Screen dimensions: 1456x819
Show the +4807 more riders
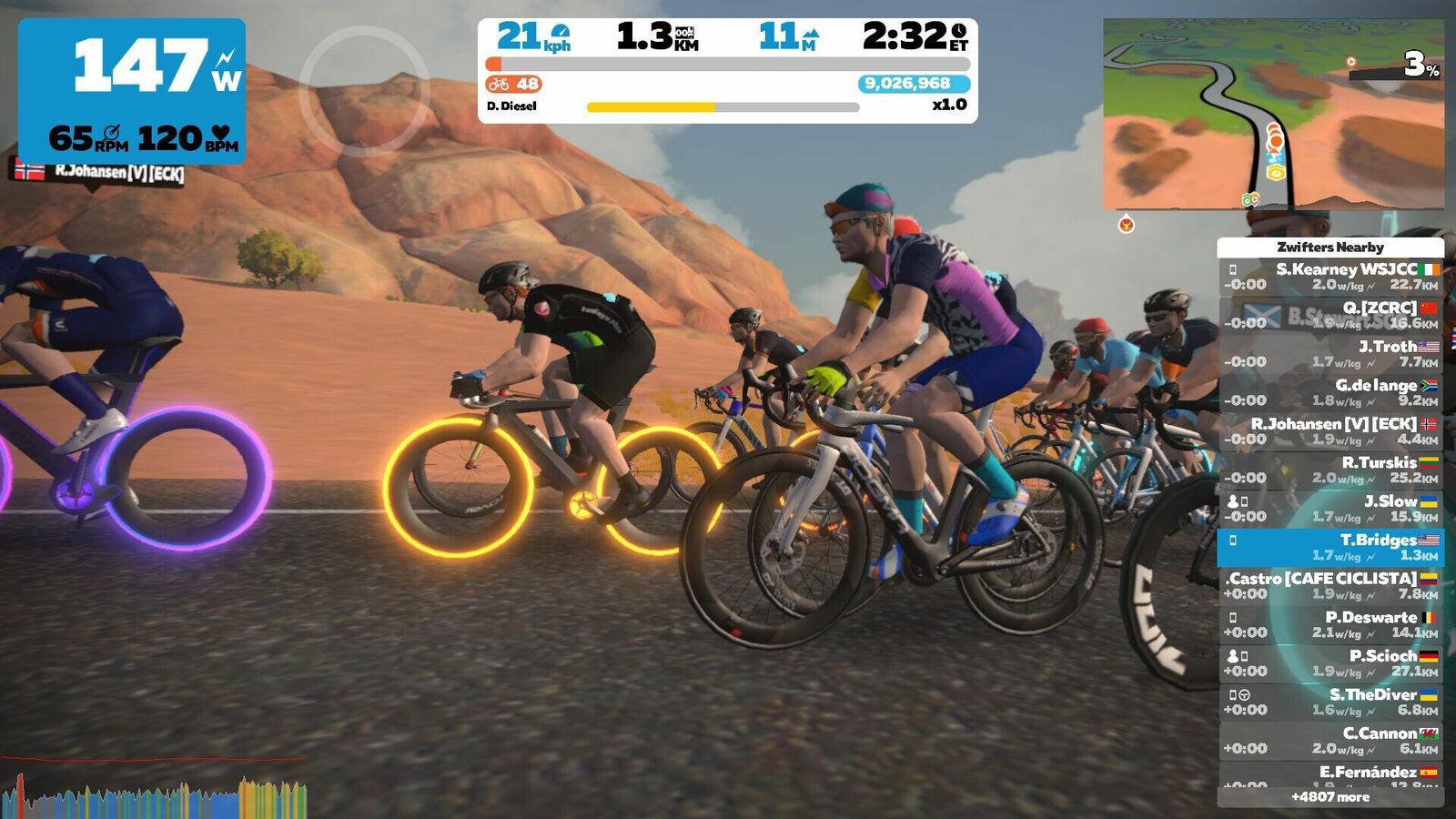1330,797
